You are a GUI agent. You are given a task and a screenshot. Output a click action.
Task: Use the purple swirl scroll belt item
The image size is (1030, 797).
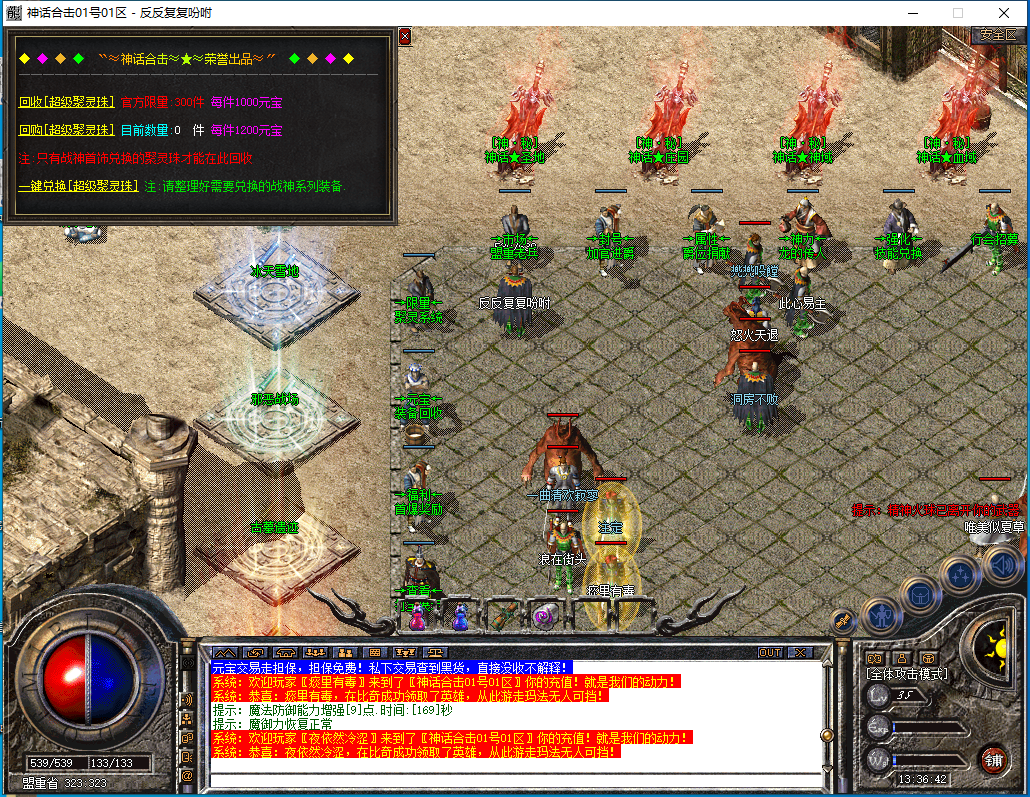pos(548,615)
